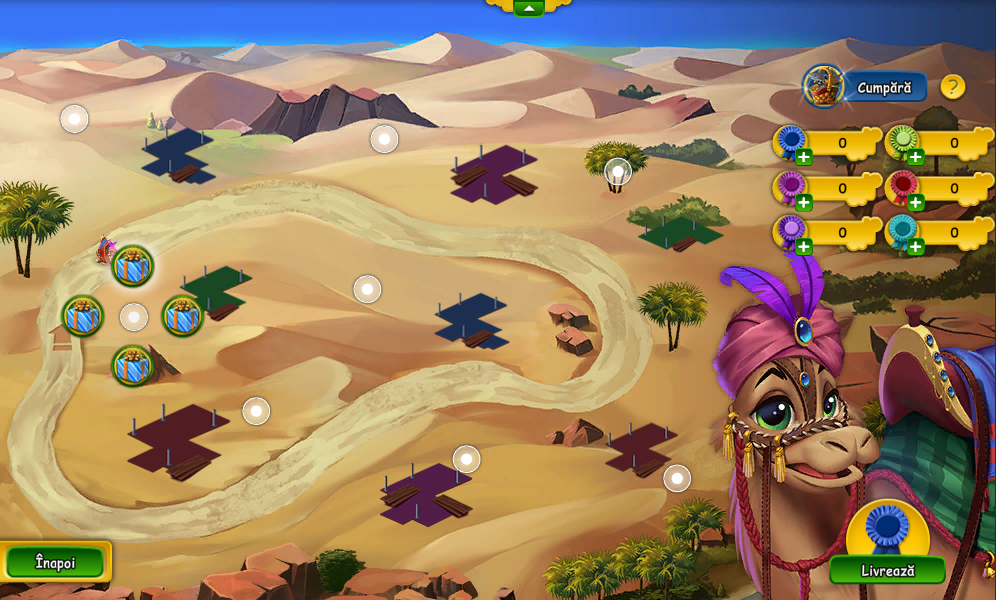Expand the green arrow tab at top

coord(528,7)
